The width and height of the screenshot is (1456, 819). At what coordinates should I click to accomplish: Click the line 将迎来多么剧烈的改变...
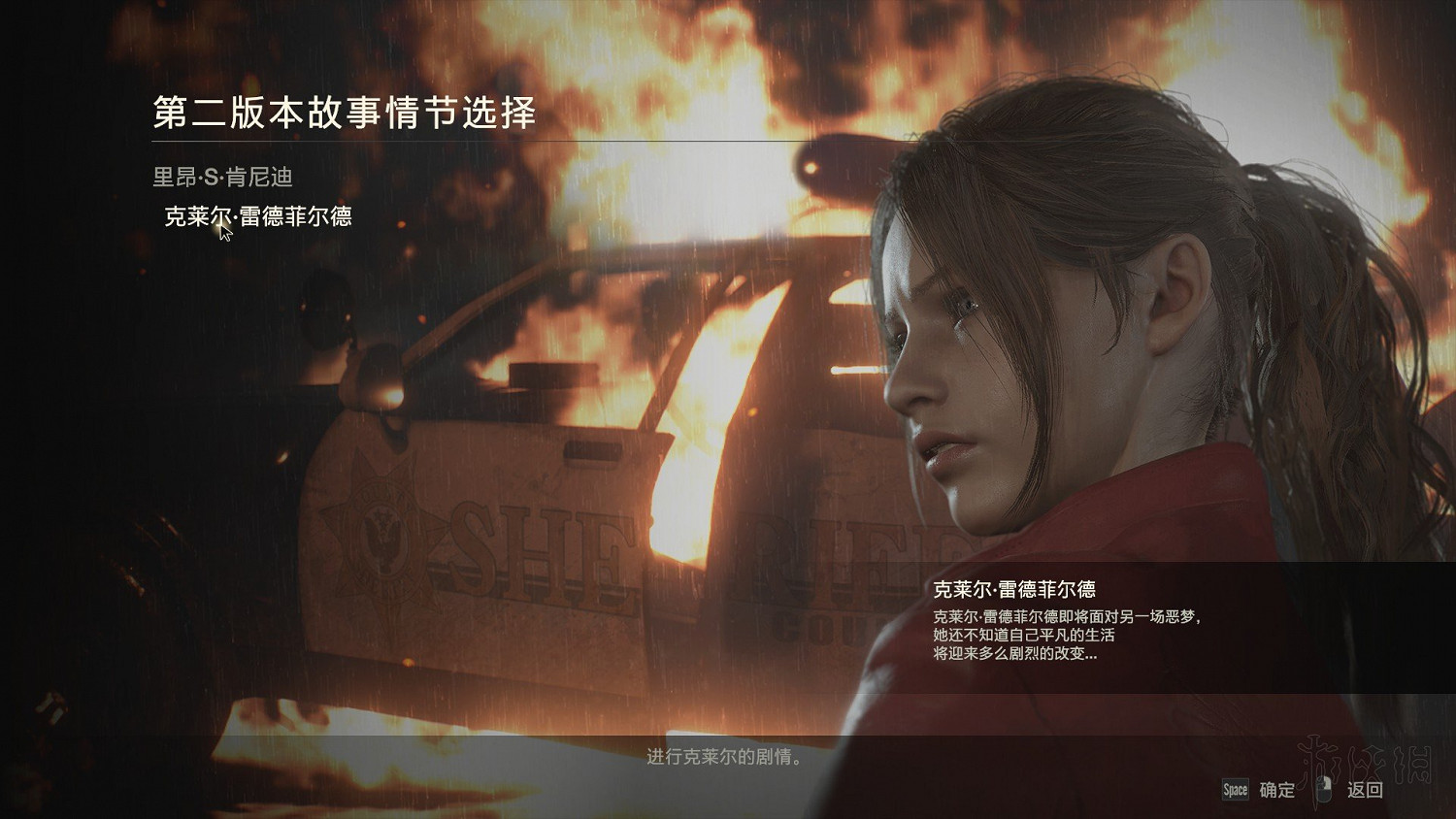(x=1015, y=654)
